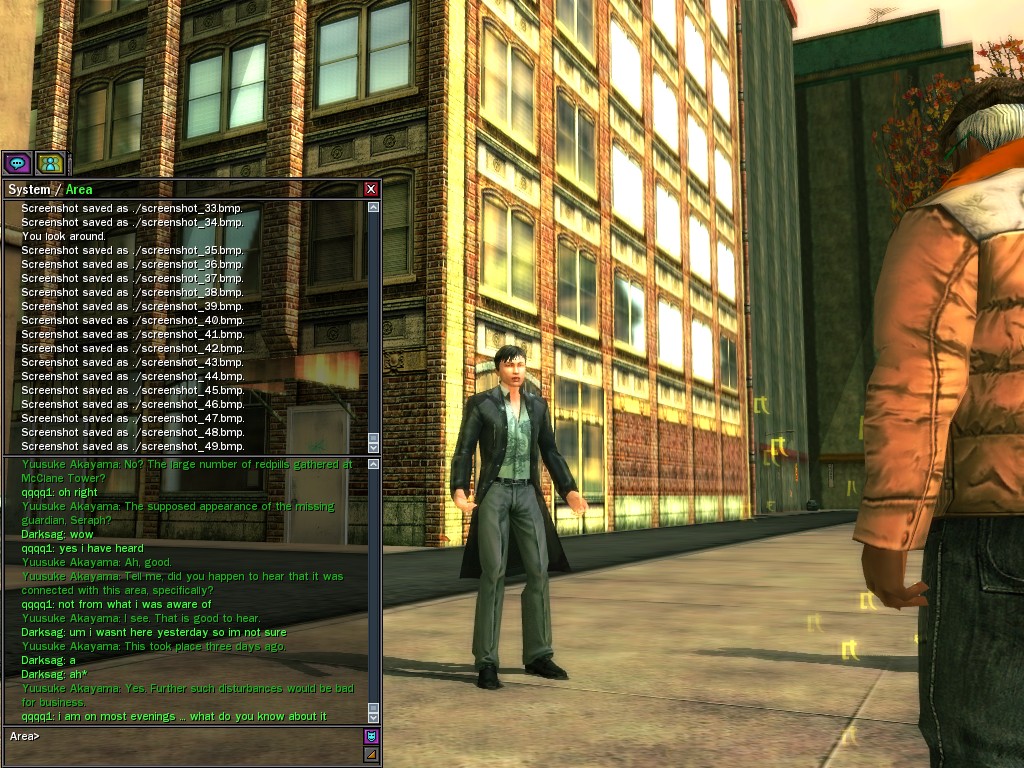Select the Area channel label in title
This screenshot has height=768, width=1024.
coord(79,190)
